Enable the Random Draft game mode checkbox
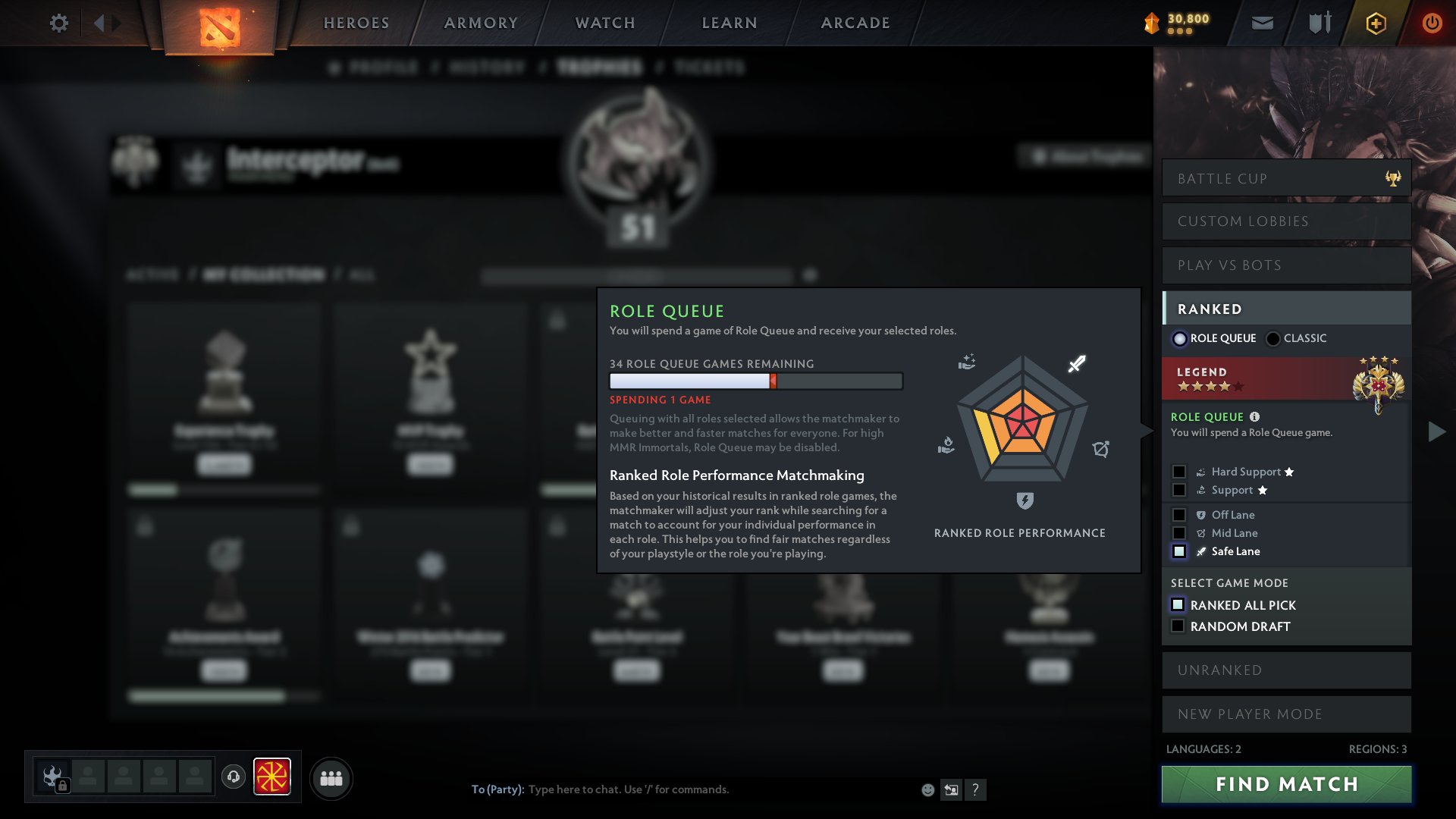This screenshot has height=819, width=1456. pos(1178,626)
